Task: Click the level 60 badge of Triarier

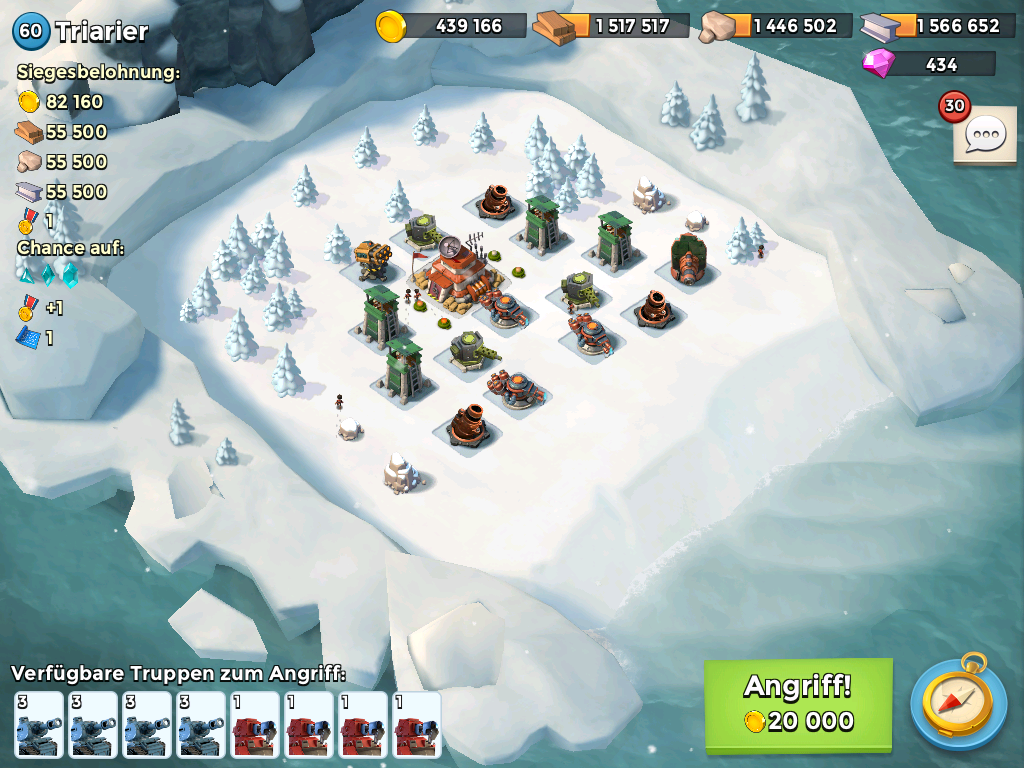Action: (x=31, y=31)
